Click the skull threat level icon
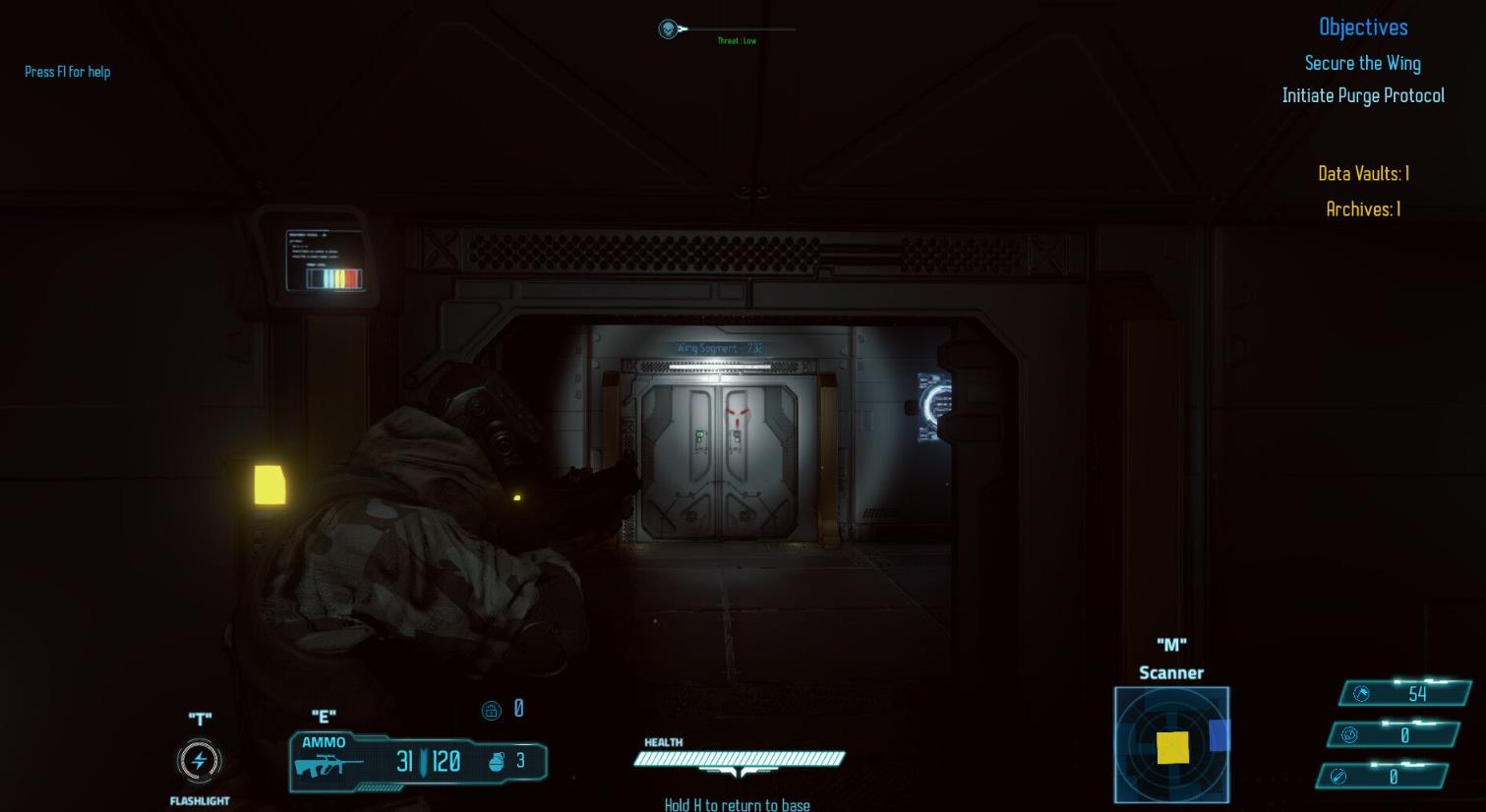This screenshot has height=812, width=1486. 669,29
